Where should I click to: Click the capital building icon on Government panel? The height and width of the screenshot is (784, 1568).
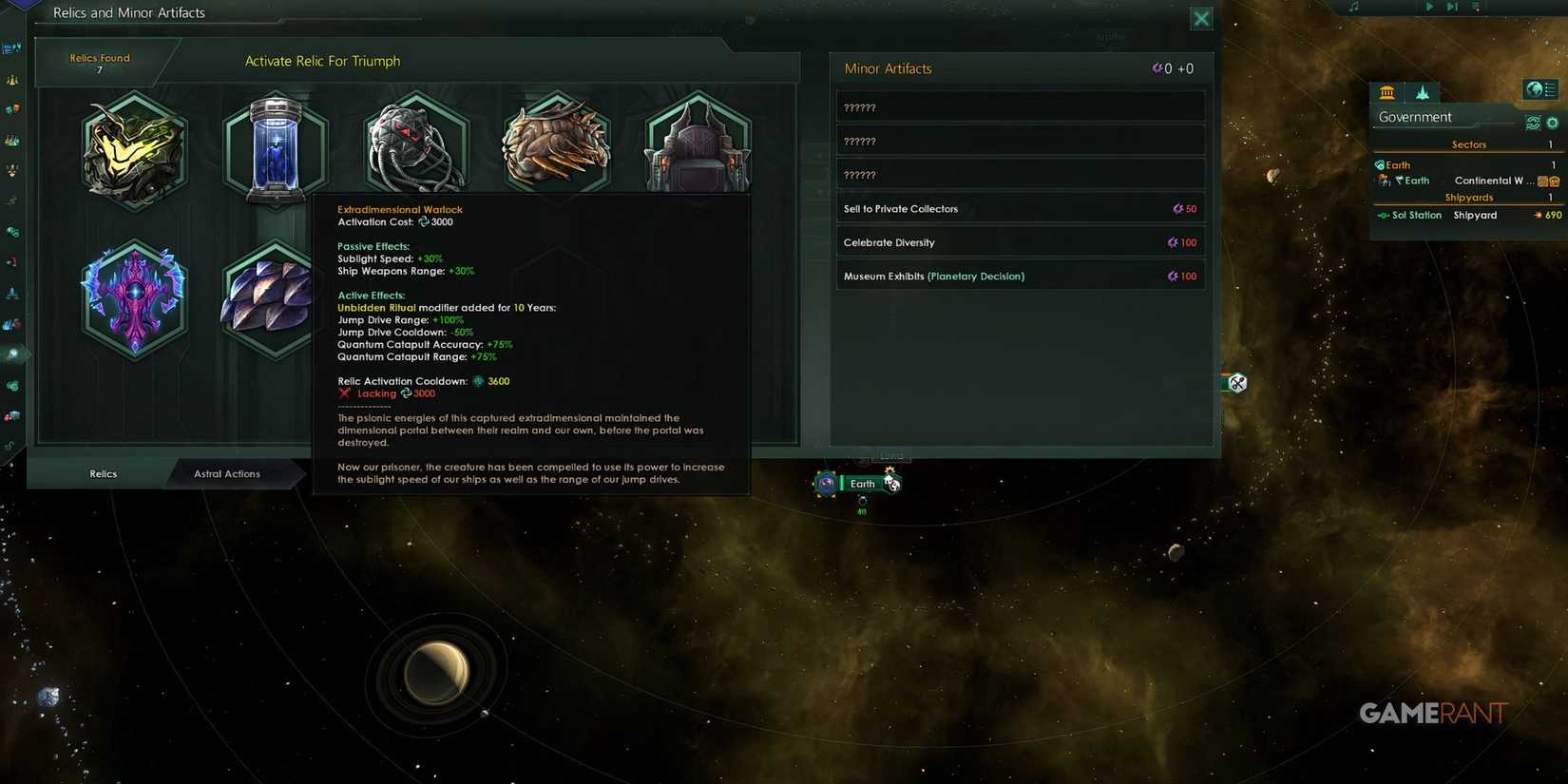pyautogui.click(x=1386, y=93)
